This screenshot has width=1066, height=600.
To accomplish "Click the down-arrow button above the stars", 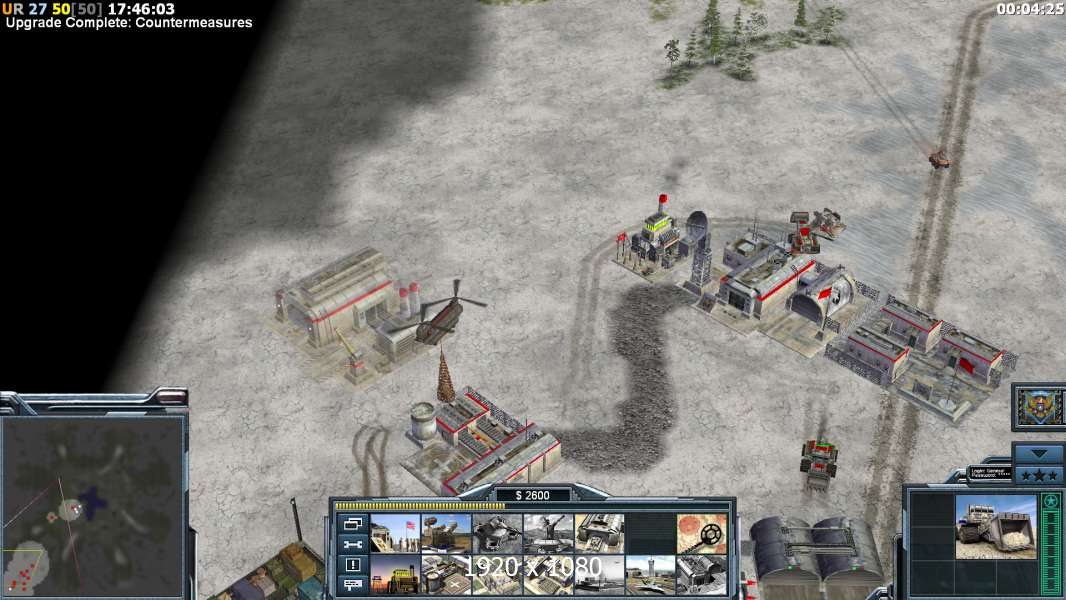I will click(1038, 454).
